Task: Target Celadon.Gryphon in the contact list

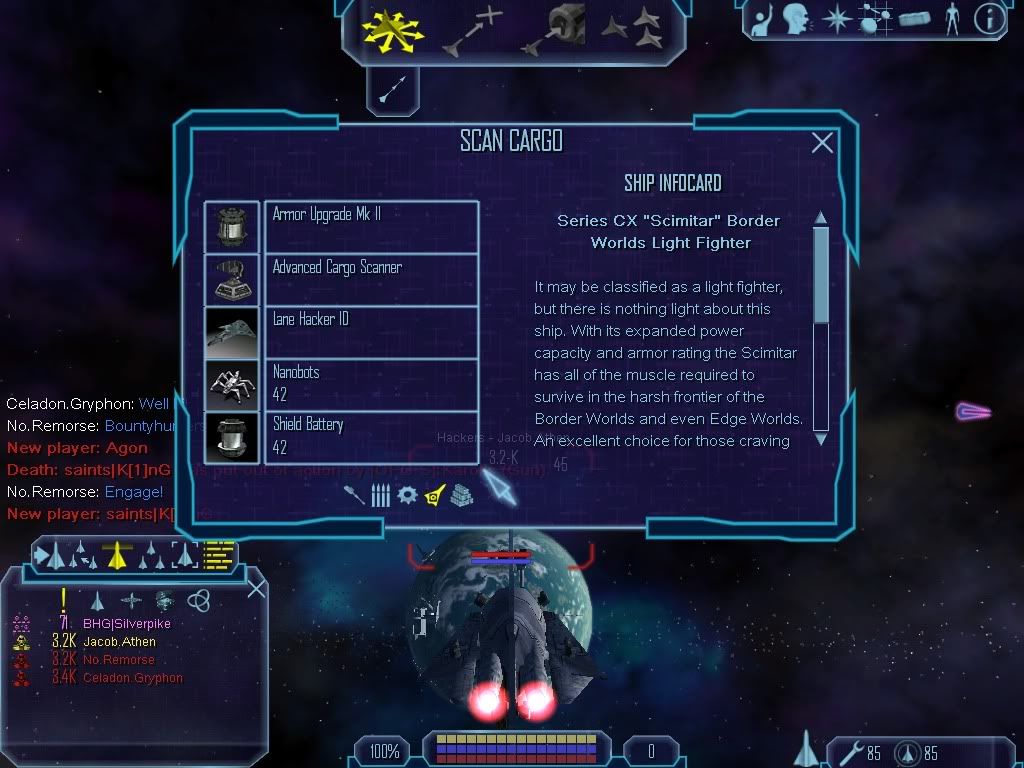Action: (x=133, y=678)
